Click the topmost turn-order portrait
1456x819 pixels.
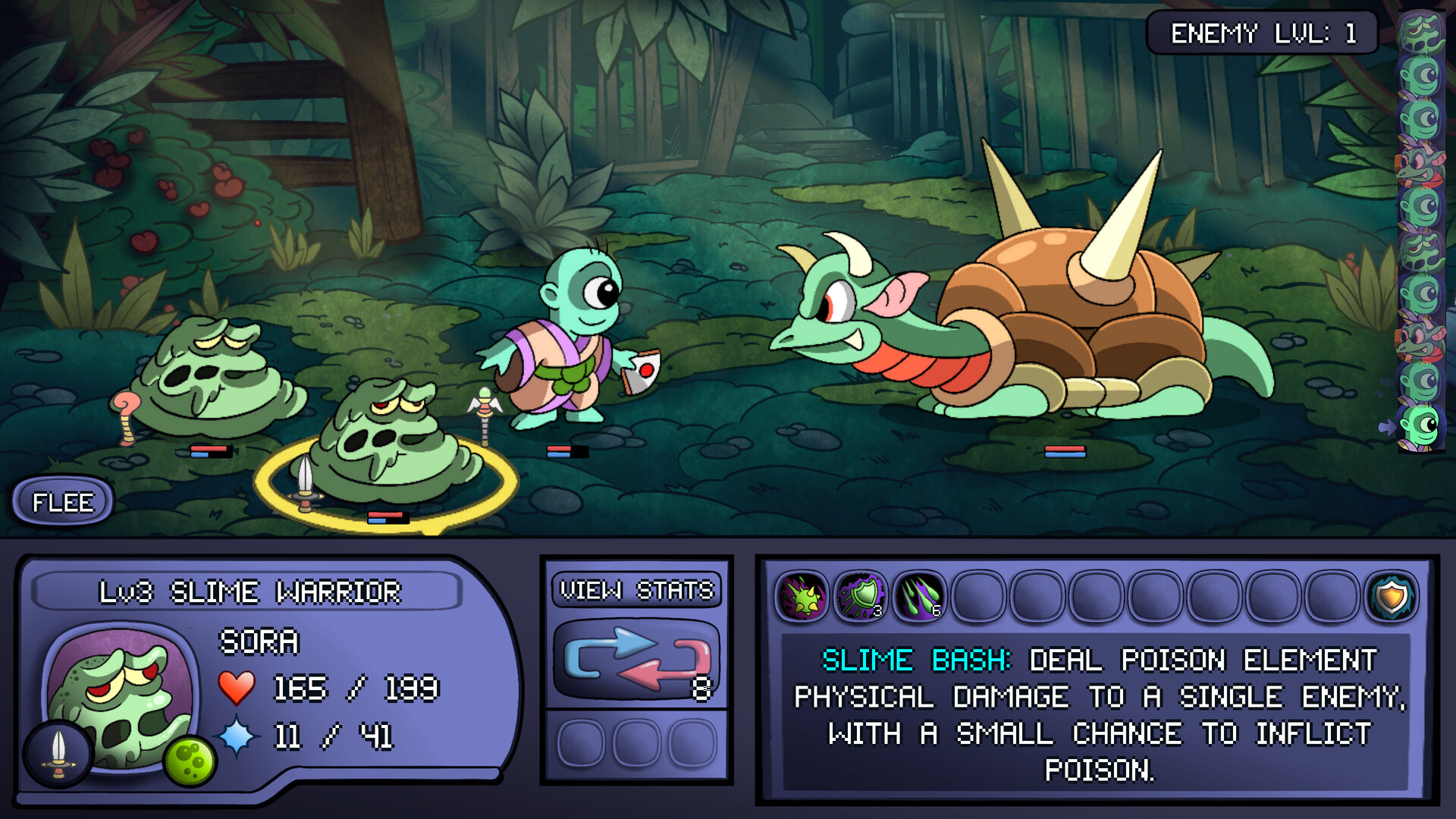[1422, 30]
